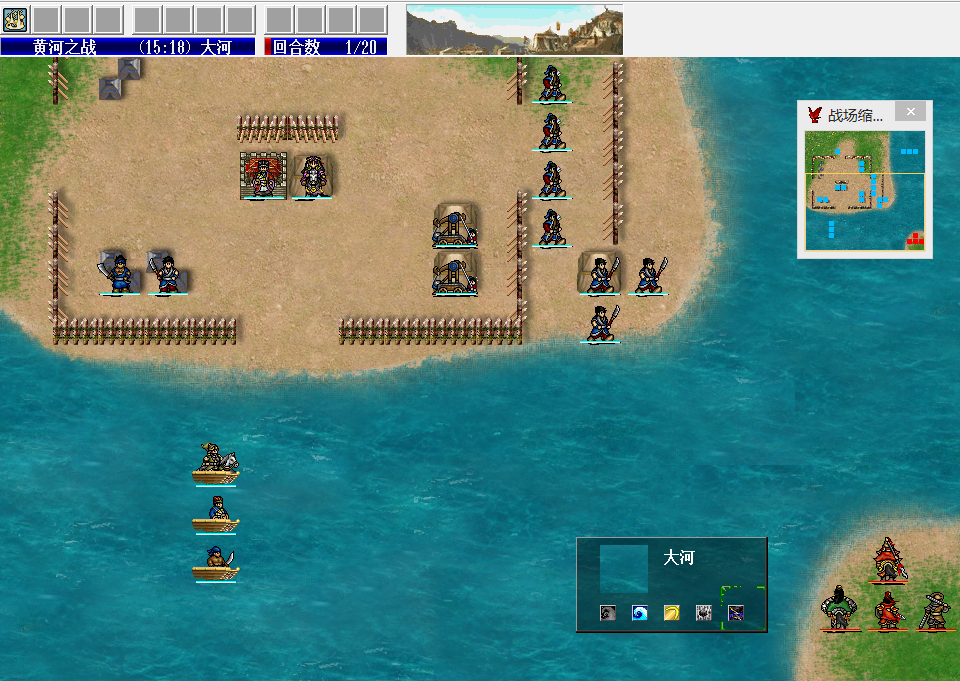Select the blue wave icon in the terrain panel
The height and width of the screenshot is (681, 960).
click(640, 612)
